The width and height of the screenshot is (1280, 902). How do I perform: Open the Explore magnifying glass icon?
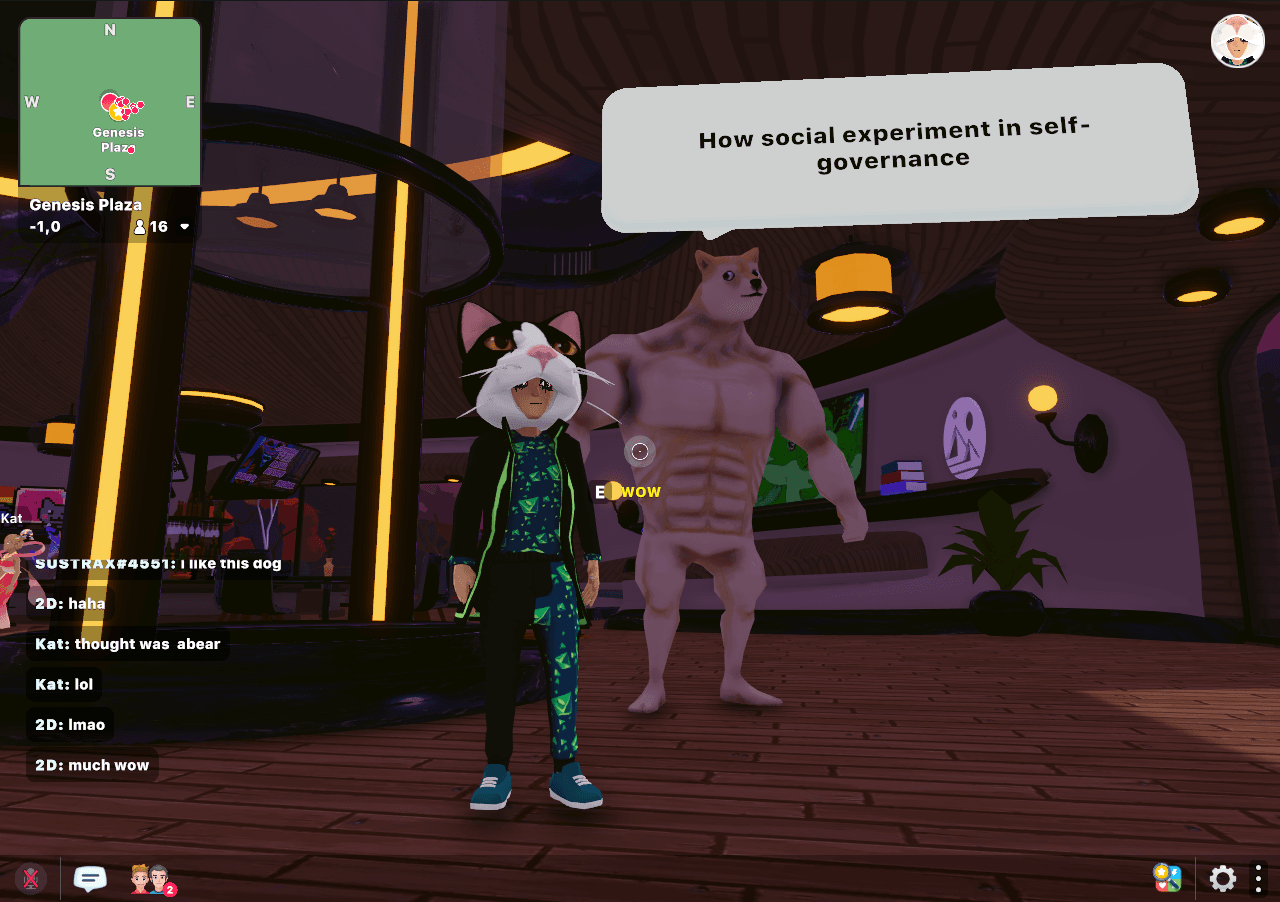coord(1167,878)
